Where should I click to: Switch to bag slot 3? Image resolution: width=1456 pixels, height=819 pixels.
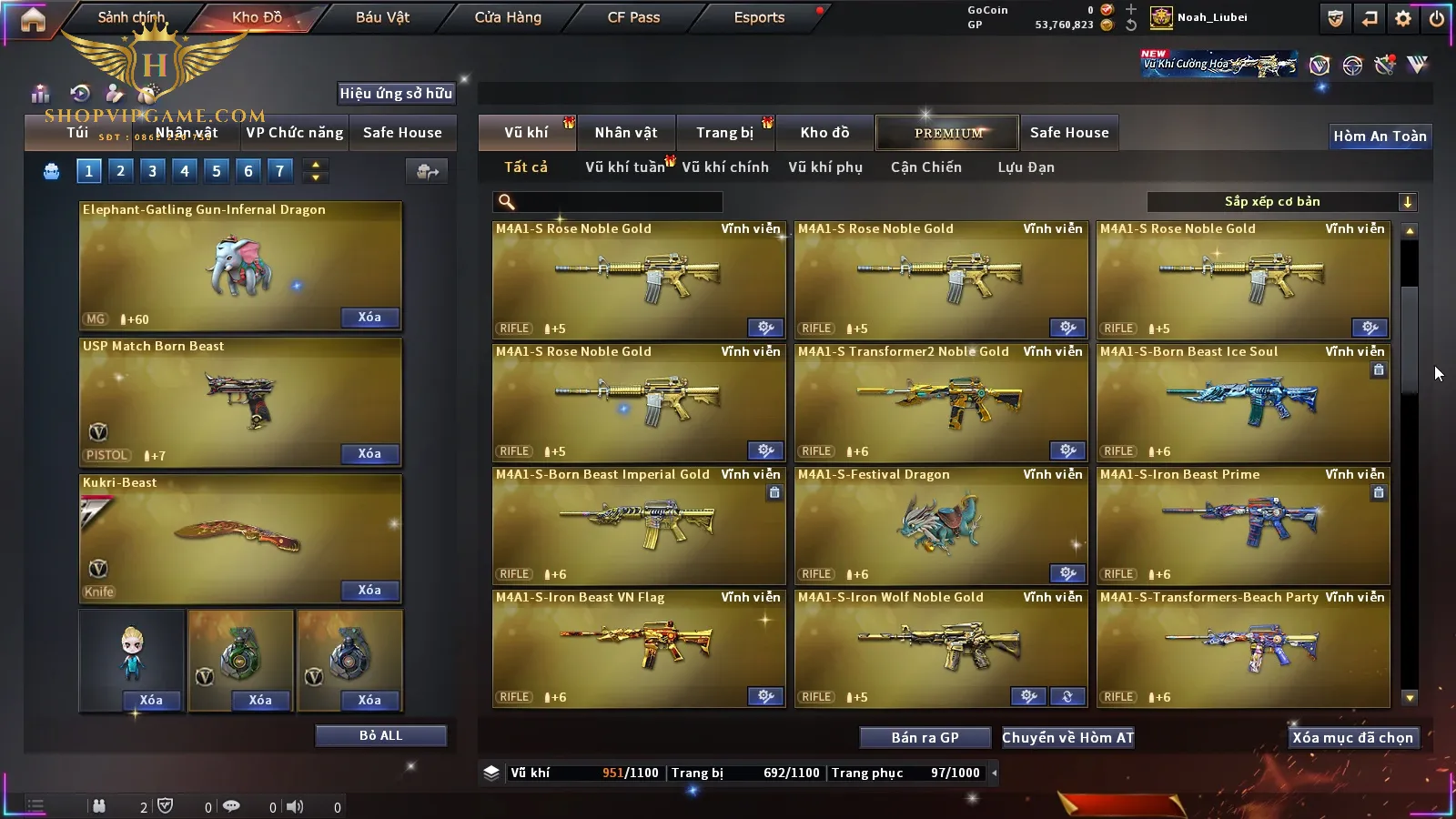(152, 170)
